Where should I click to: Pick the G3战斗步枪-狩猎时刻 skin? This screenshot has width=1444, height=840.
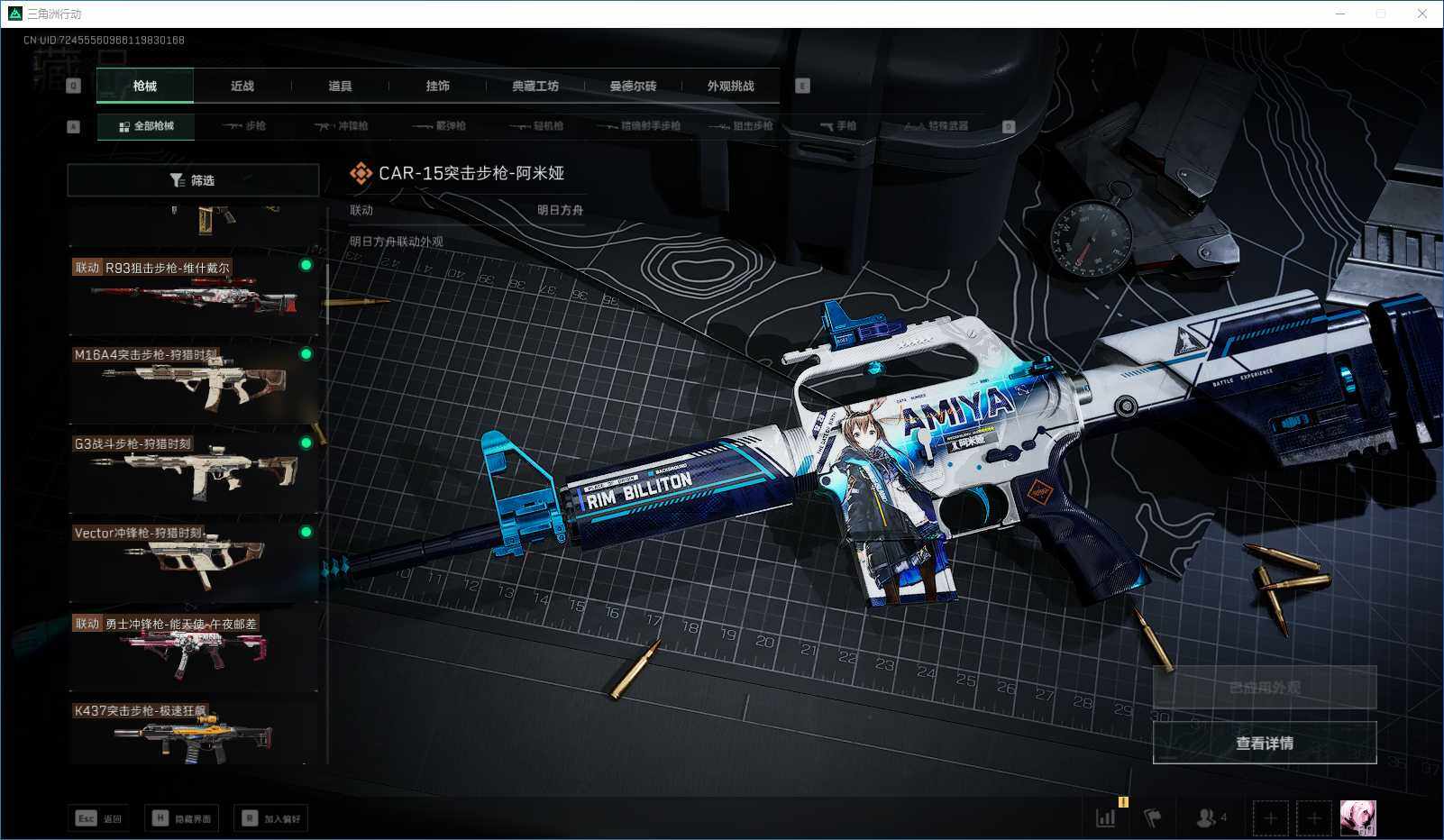point(193,470)
